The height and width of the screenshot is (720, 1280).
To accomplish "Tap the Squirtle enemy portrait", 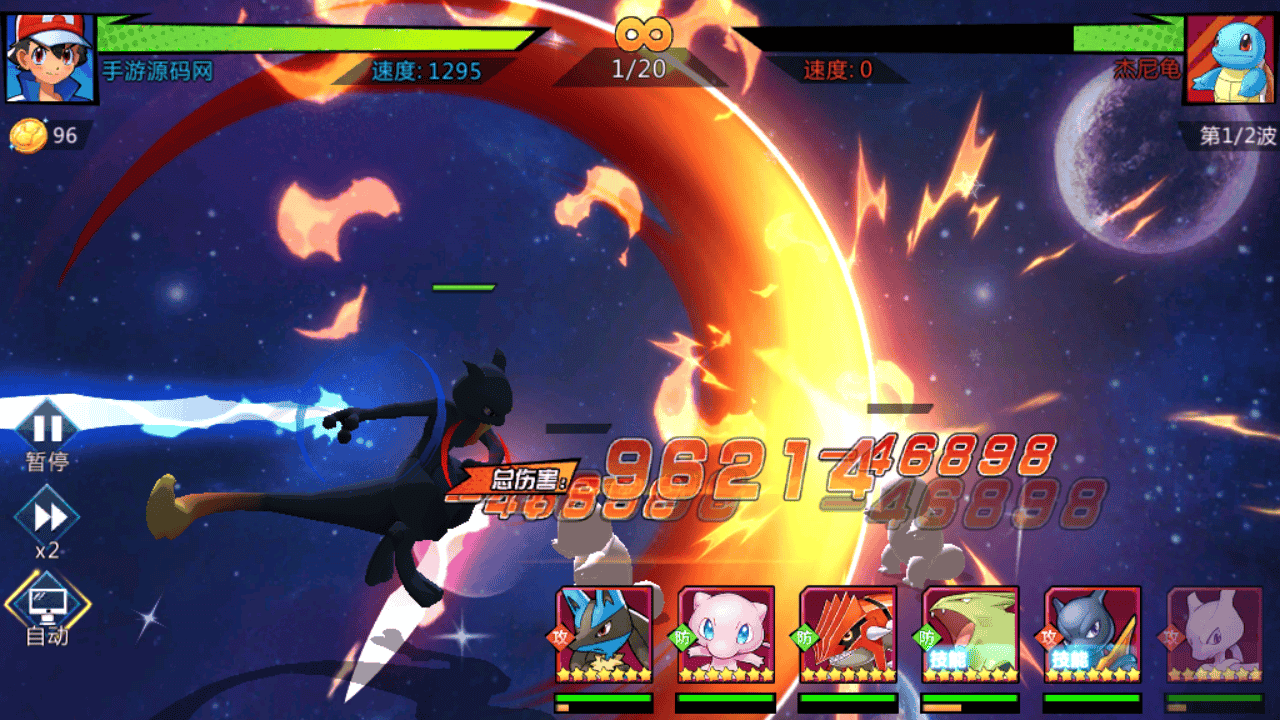I will [x=1231, y=58].
